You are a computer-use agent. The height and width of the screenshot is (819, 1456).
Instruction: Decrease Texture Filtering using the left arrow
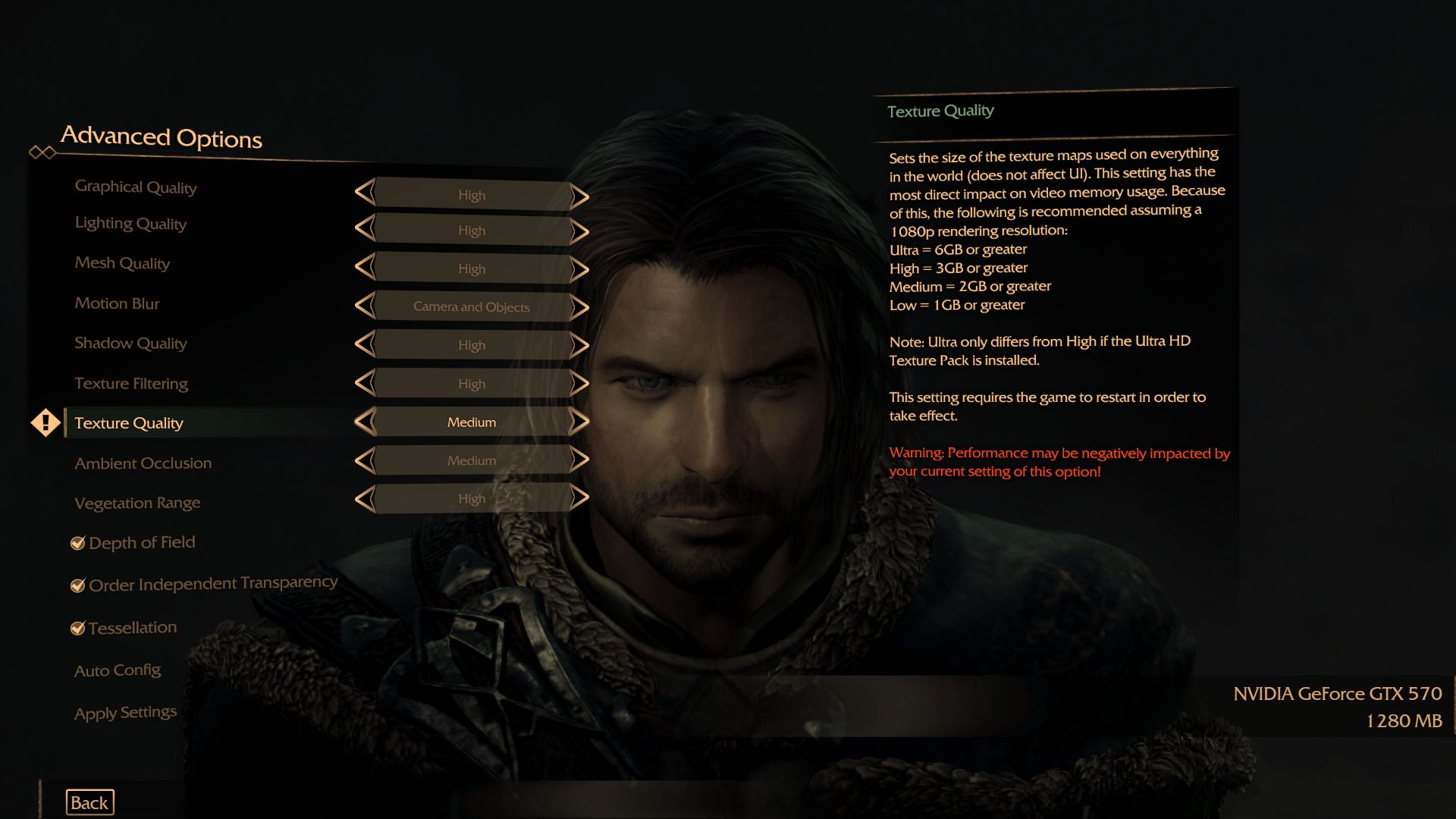[x=366, y=384]
